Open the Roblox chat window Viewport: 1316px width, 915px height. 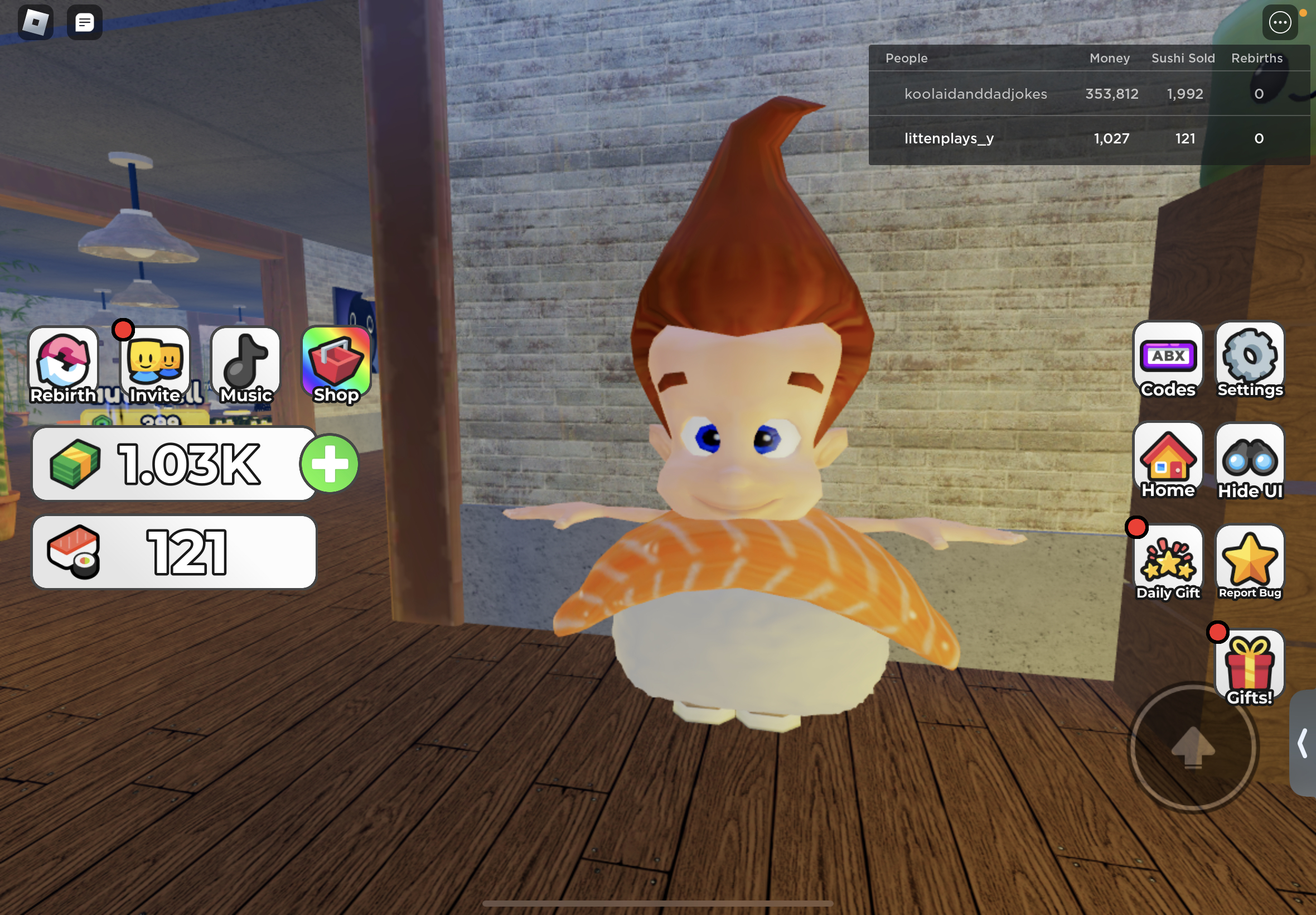[85, 23]
